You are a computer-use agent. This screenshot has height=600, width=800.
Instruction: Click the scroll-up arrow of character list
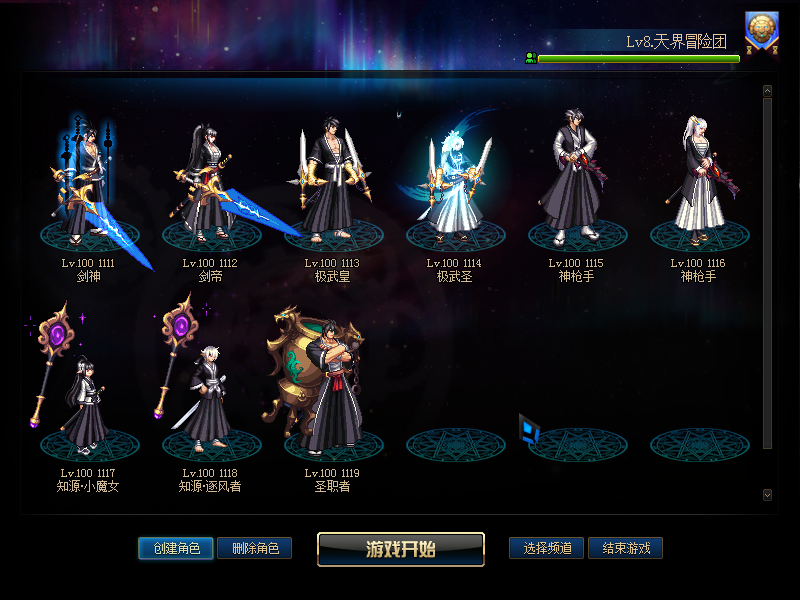pos(767,91)
